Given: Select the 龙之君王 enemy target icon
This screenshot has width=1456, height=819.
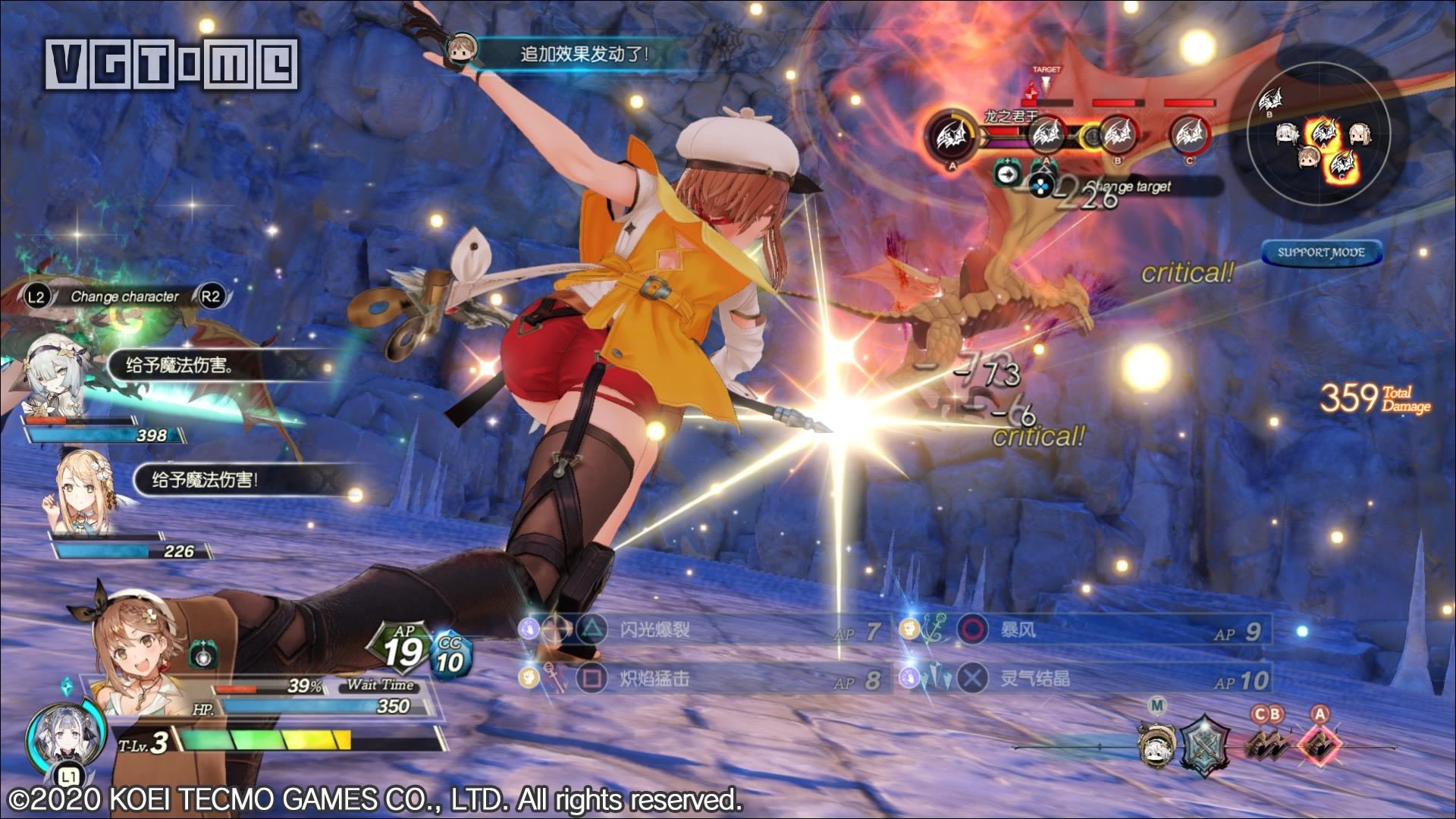Looking at the screenshot, I should click(952, 137).
